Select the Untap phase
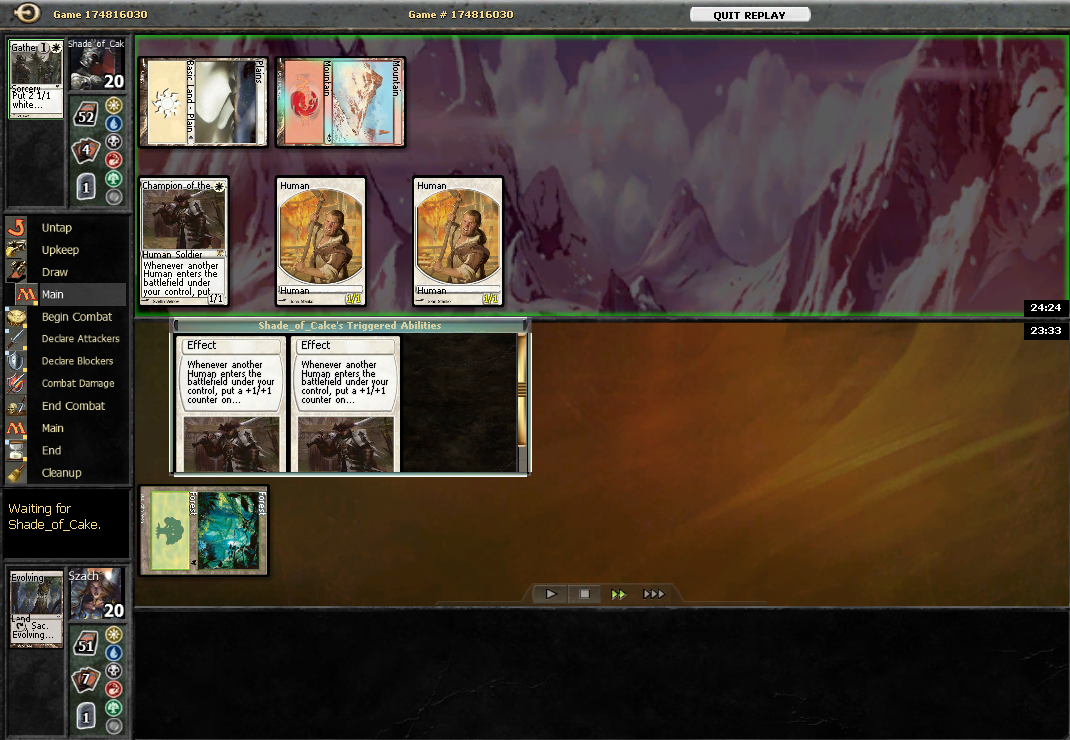This screenshot has height=740, width=1070. click(x=56, y=228)
